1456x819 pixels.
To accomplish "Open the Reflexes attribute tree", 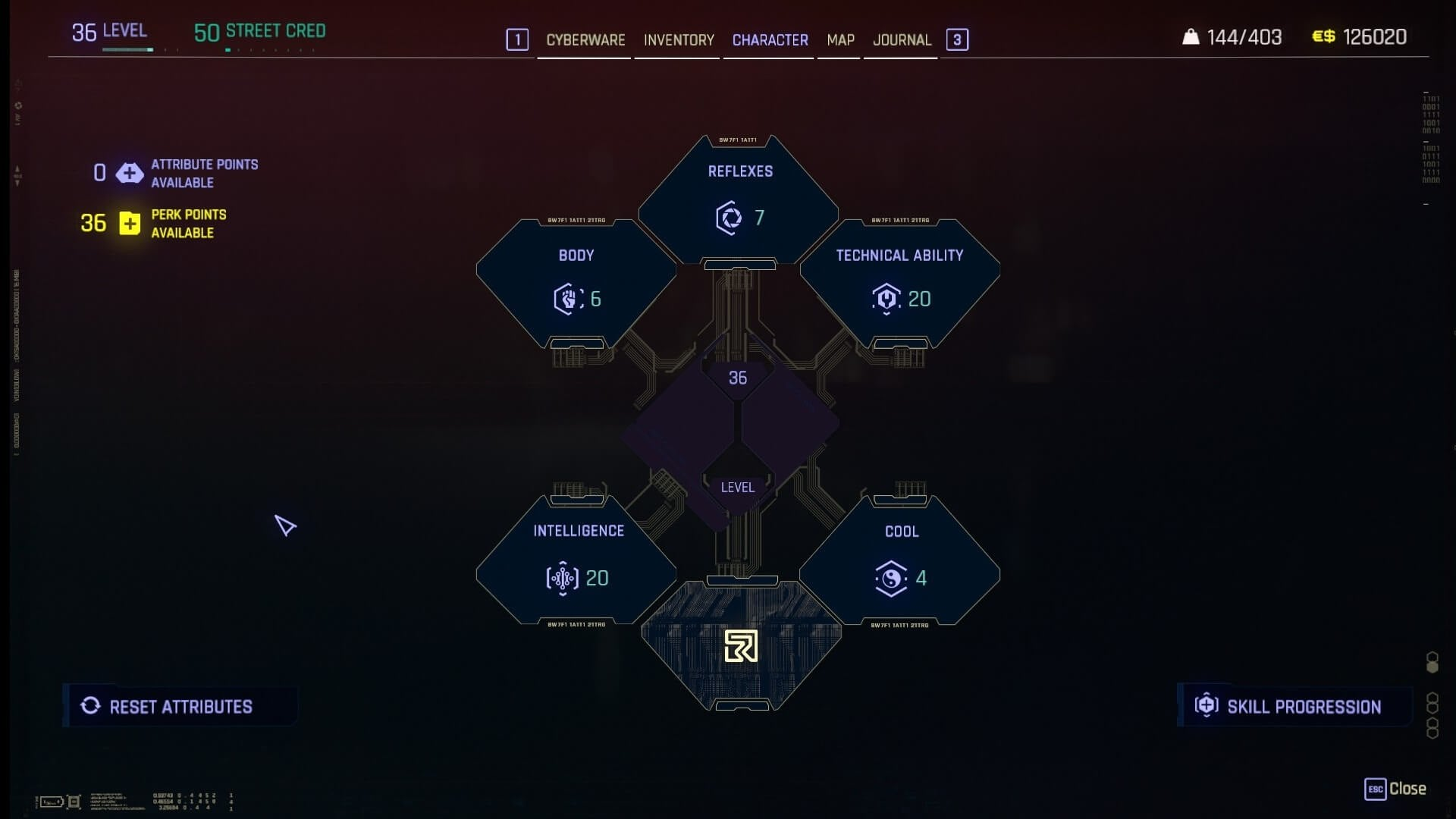I will pos(739,199).
